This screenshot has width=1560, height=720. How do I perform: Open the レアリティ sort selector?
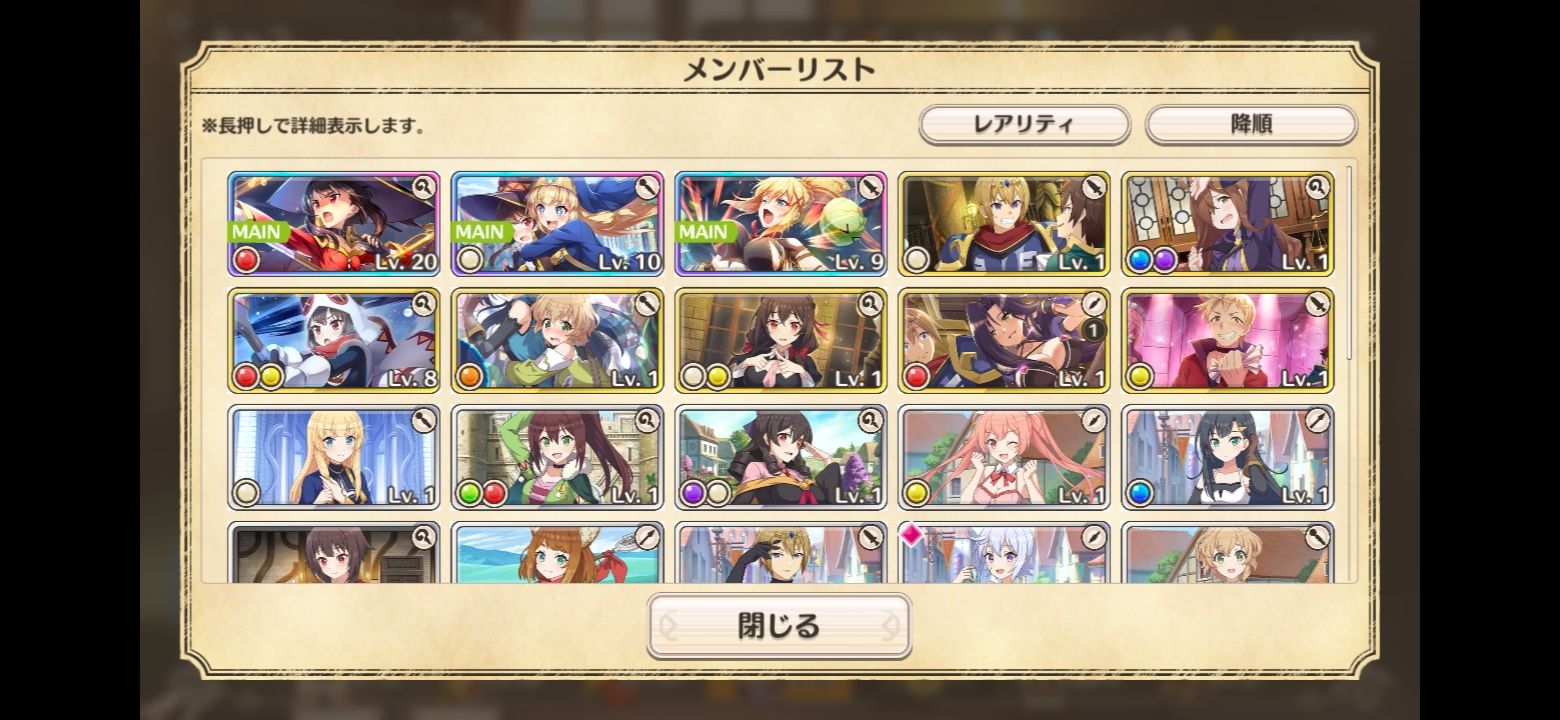[1024, 125]
